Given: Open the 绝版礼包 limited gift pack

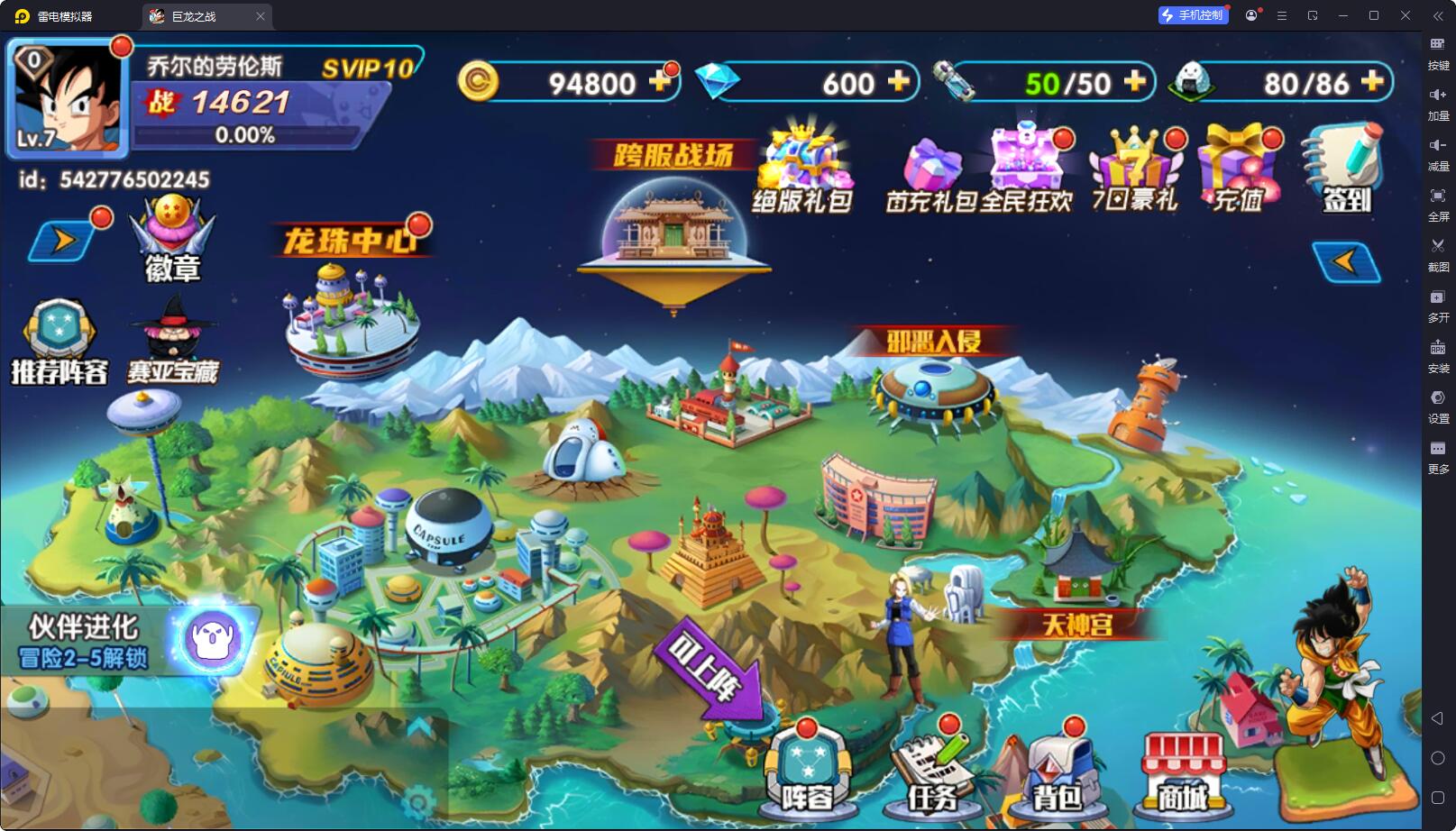Looking at the screenshot, I should coord(802,171).
